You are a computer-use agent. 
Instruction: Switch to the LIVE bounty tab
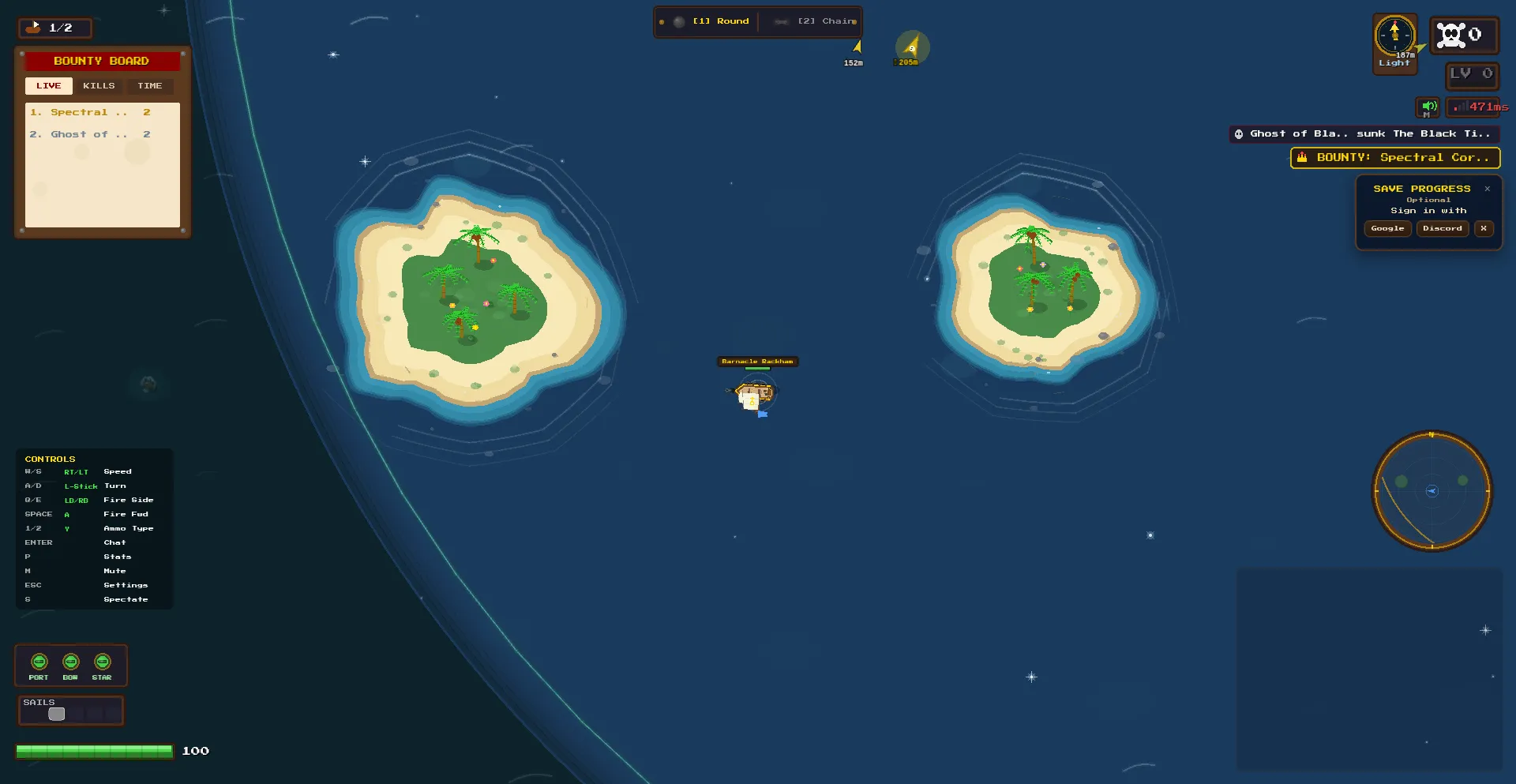point(48,86)
